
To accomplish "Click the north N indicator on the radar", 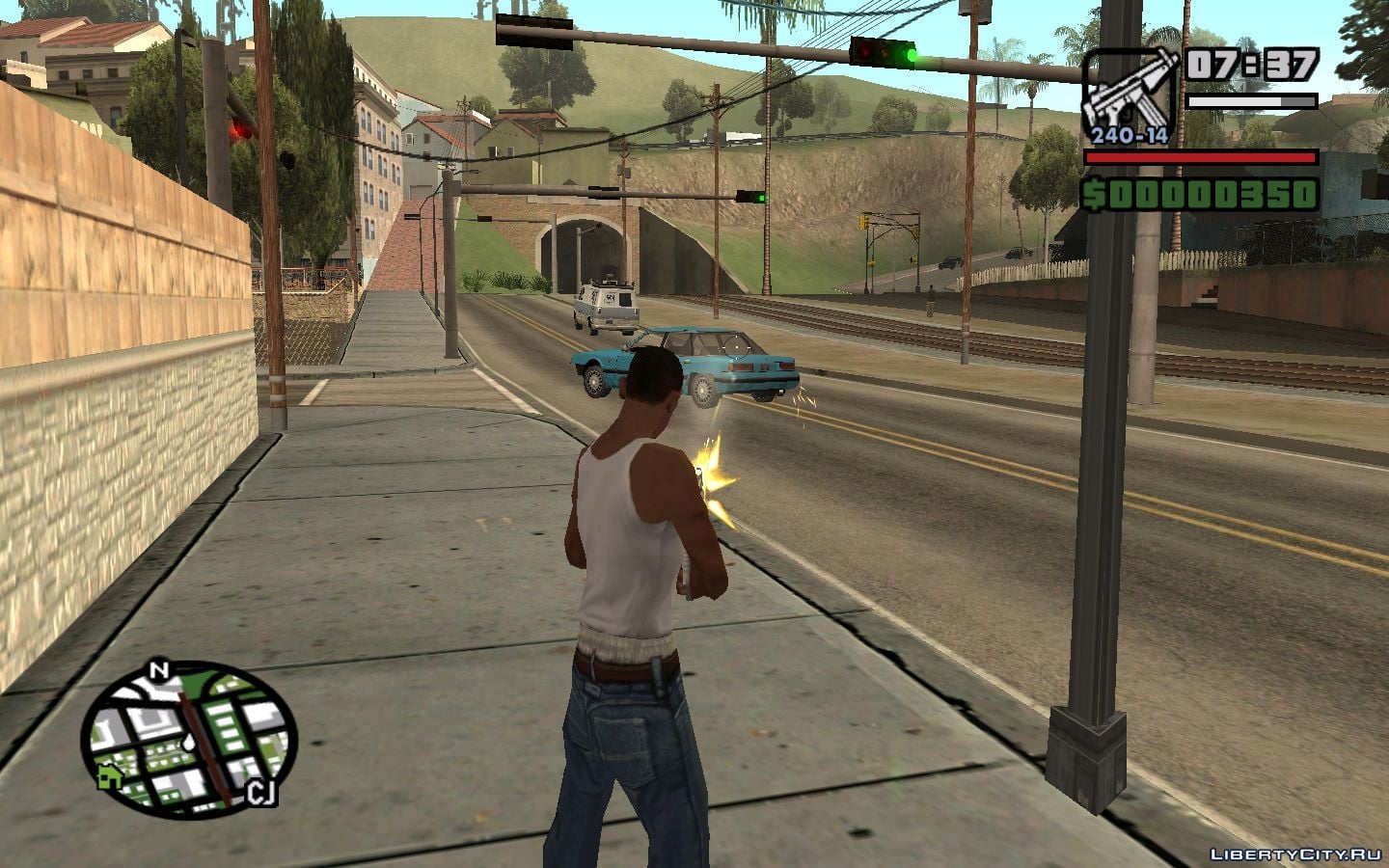I will tap(160, 670).
